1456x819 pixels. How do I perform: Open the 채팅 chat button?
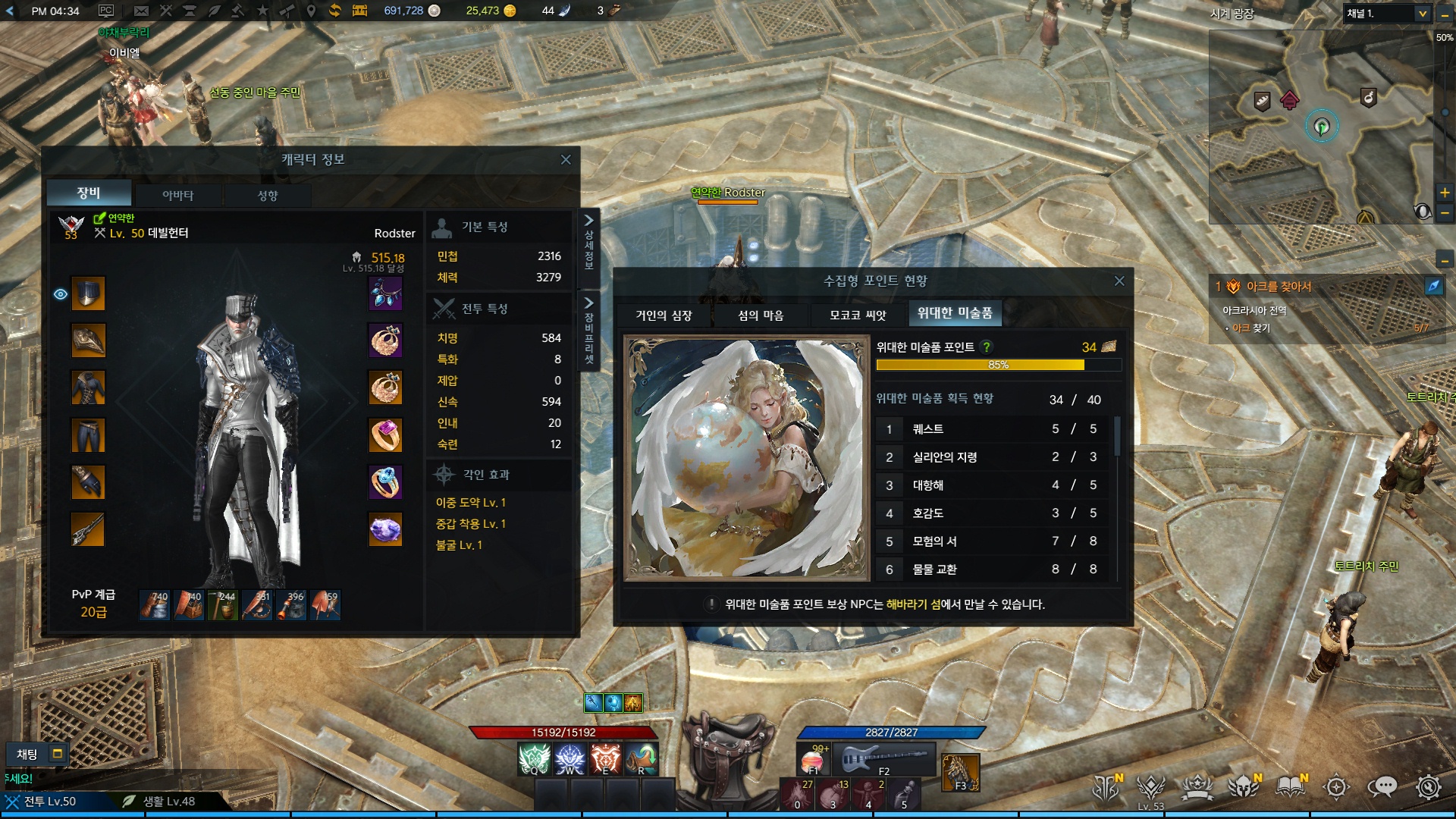click(27, 754)
